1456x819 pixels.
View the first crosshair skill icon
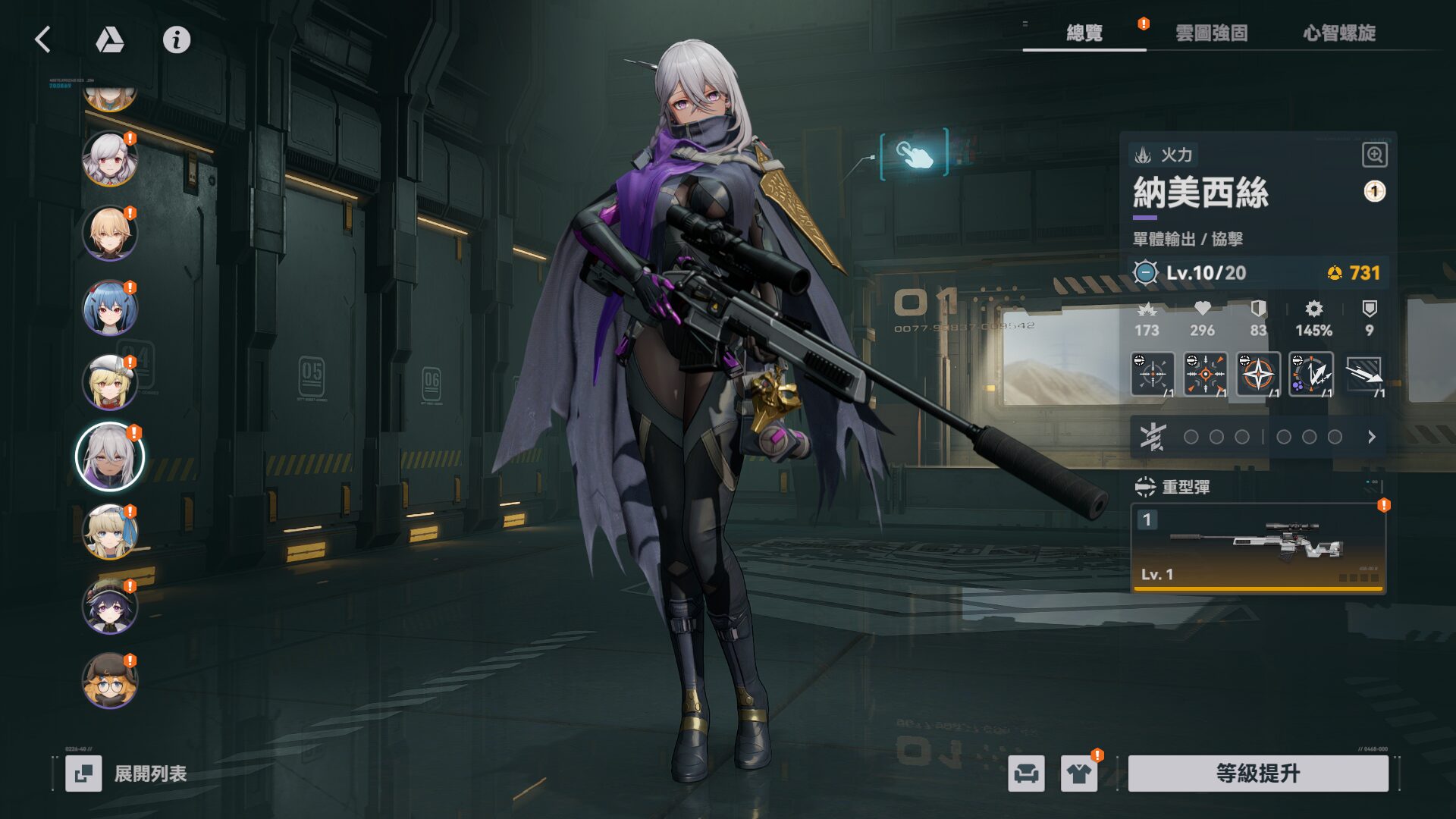coord(1152,374)
